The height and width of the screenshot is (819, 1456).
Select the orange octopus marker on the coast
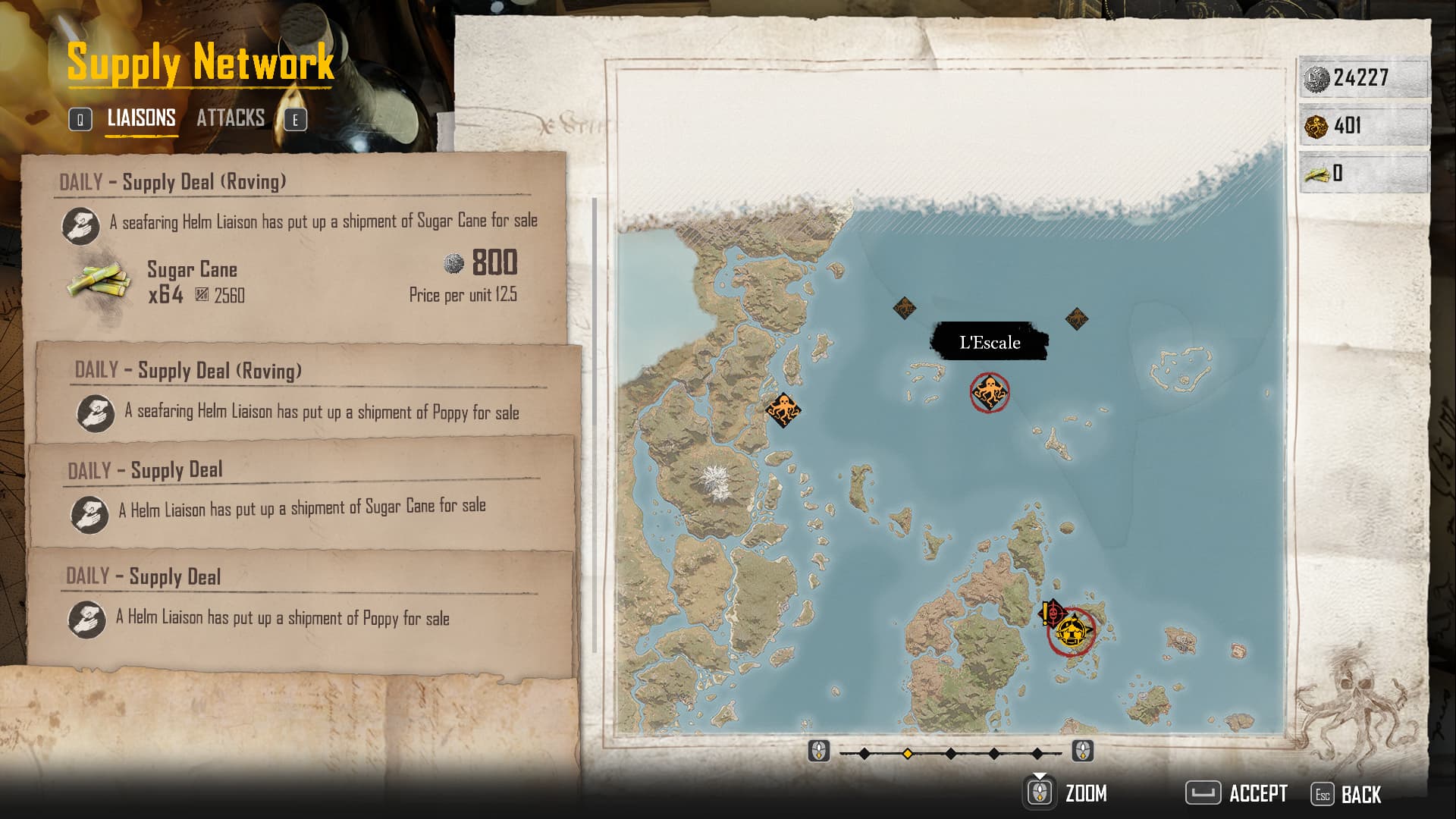pos(783,409)
